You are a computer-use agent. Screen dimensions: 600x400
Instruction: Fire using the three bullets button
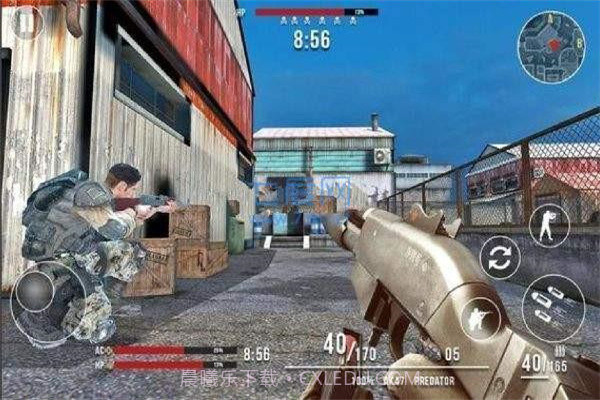(x=551, y=306)
